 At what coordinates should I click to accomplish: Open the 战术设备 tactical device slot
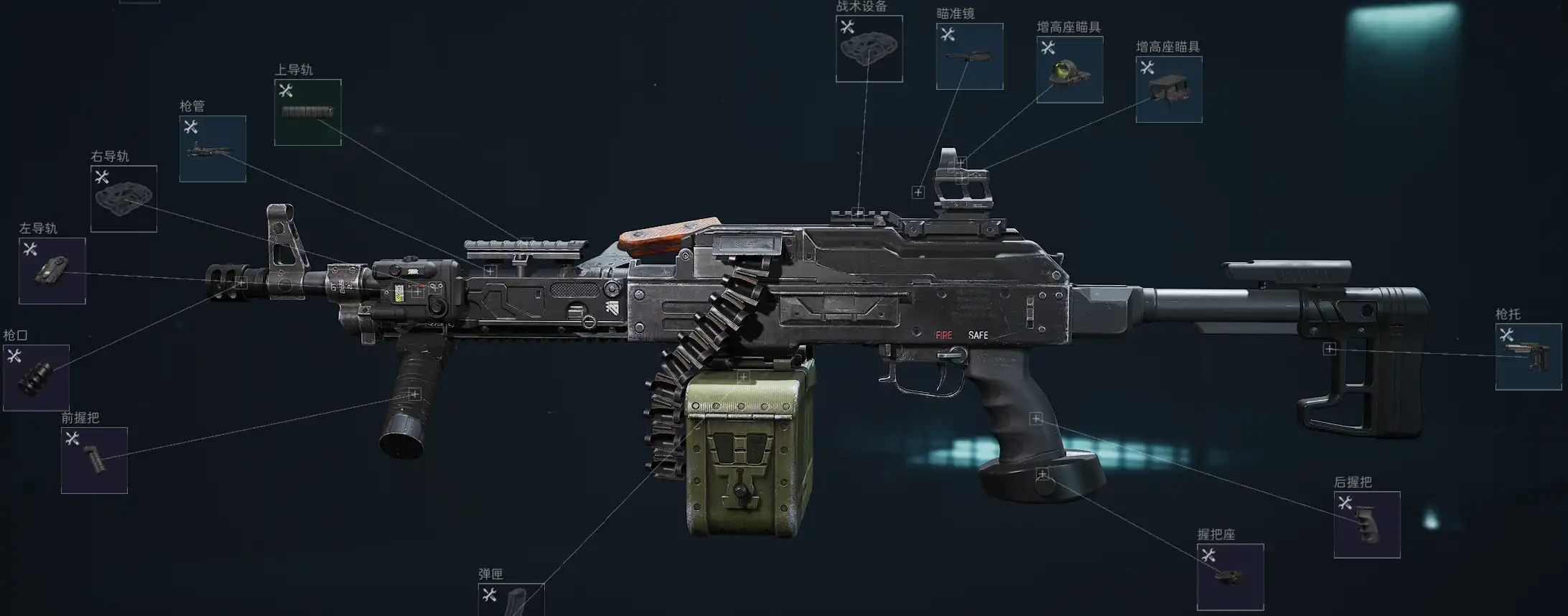pos(869,49)
